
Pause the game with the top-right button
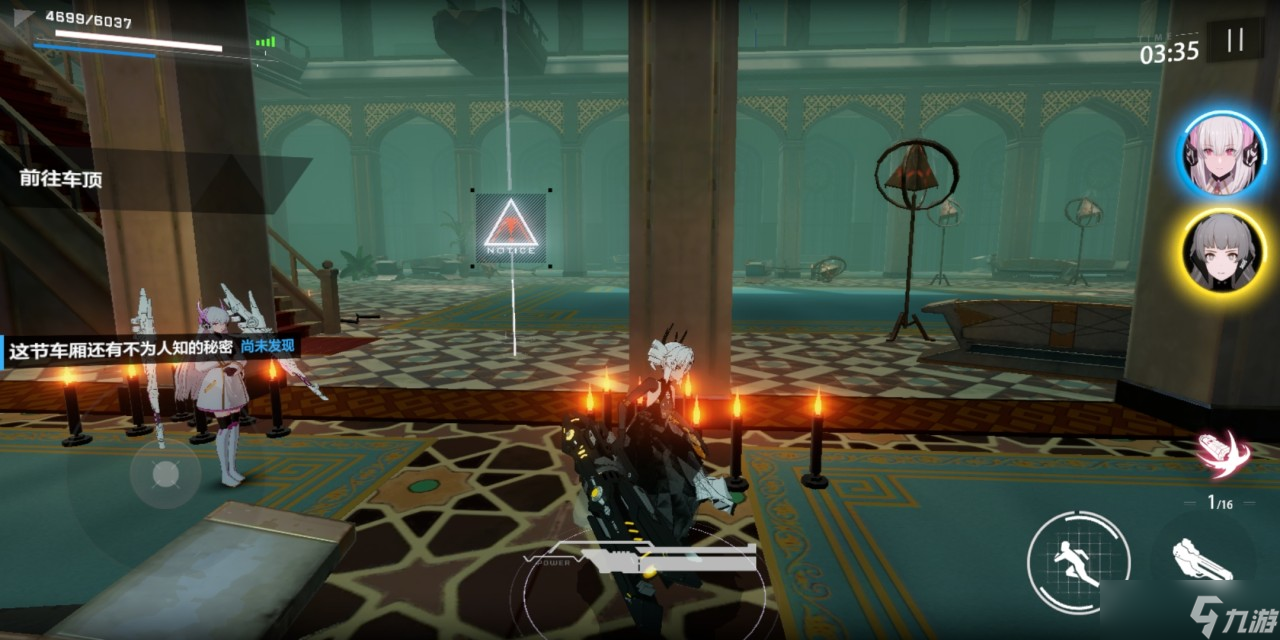click(x=1235, y=41)
